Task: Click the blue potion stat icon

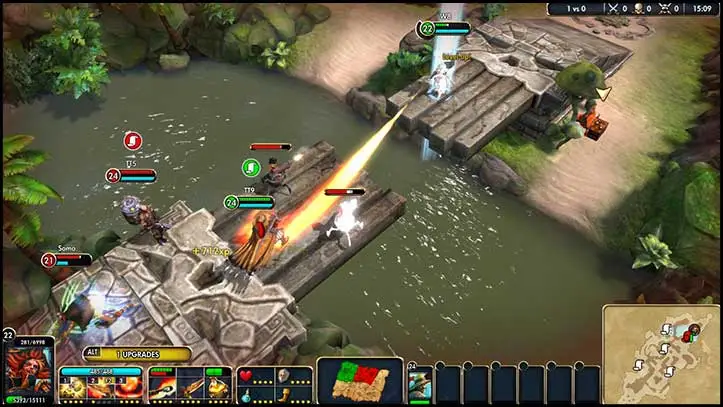Action: coord(245,393)
